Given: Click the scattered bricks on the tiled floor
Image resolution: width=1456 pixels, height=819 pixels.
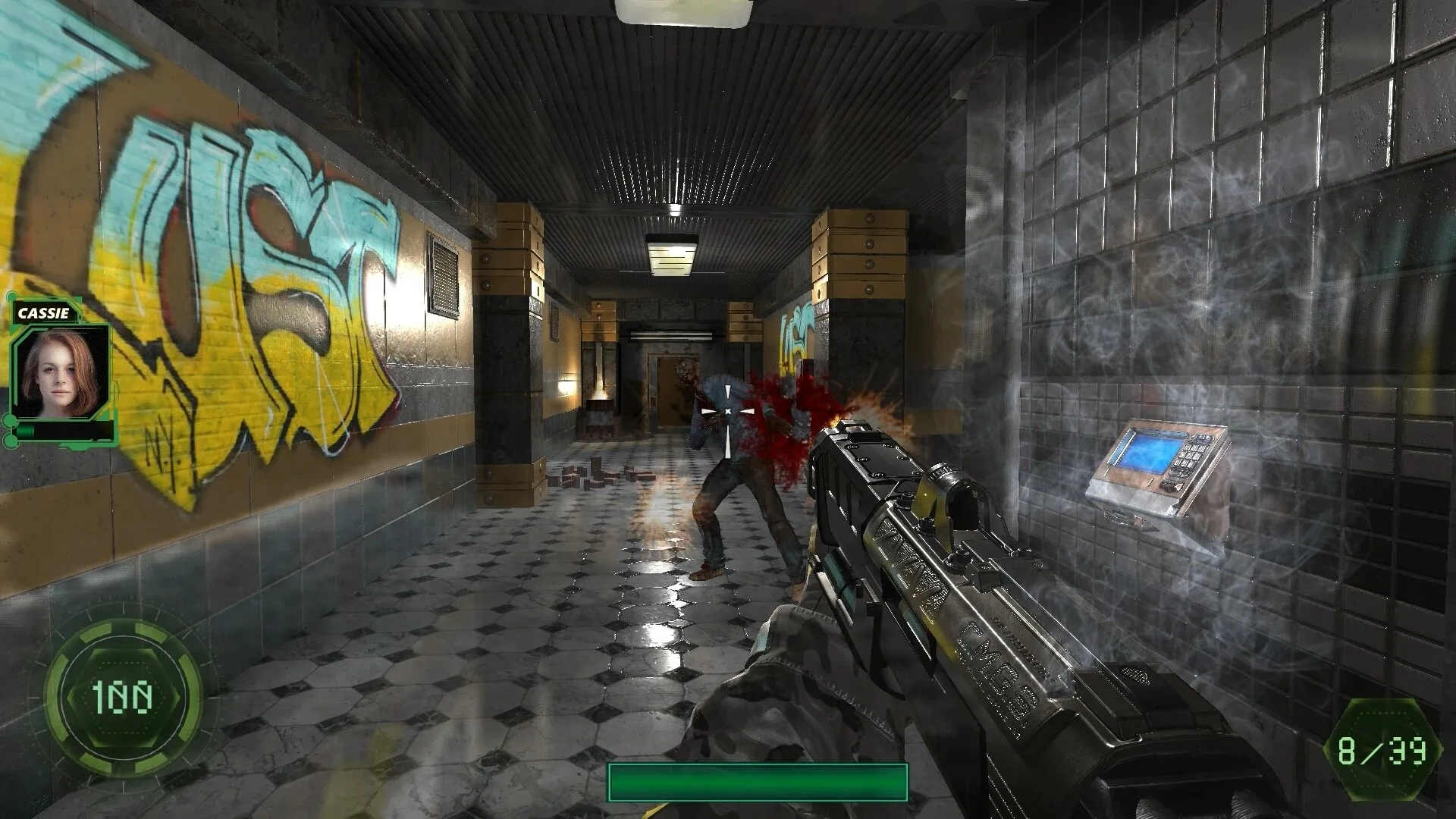Looking at the screenshot, I should point(599,474).
